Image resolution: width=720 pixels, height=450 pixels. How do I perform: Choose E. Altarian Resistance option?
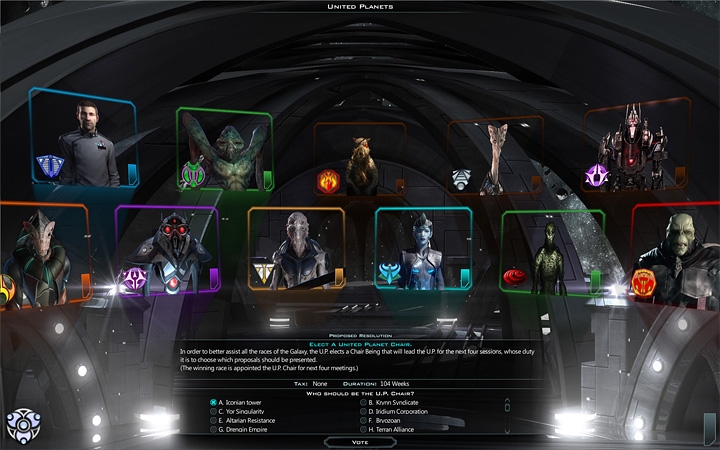coord(214,421)
